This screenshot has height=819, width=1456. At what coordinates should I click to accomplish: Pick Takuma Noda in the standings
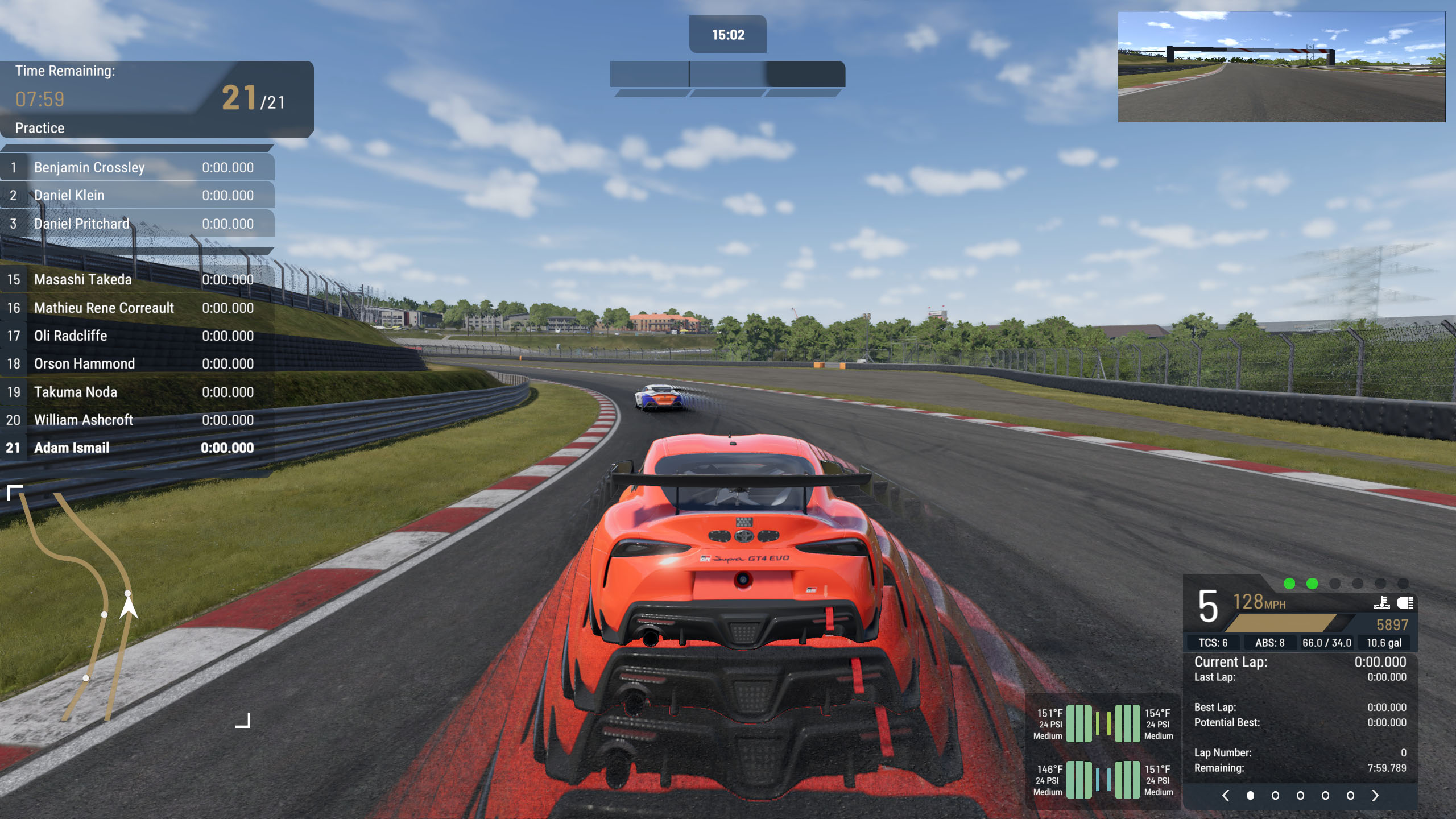[137, 392]
